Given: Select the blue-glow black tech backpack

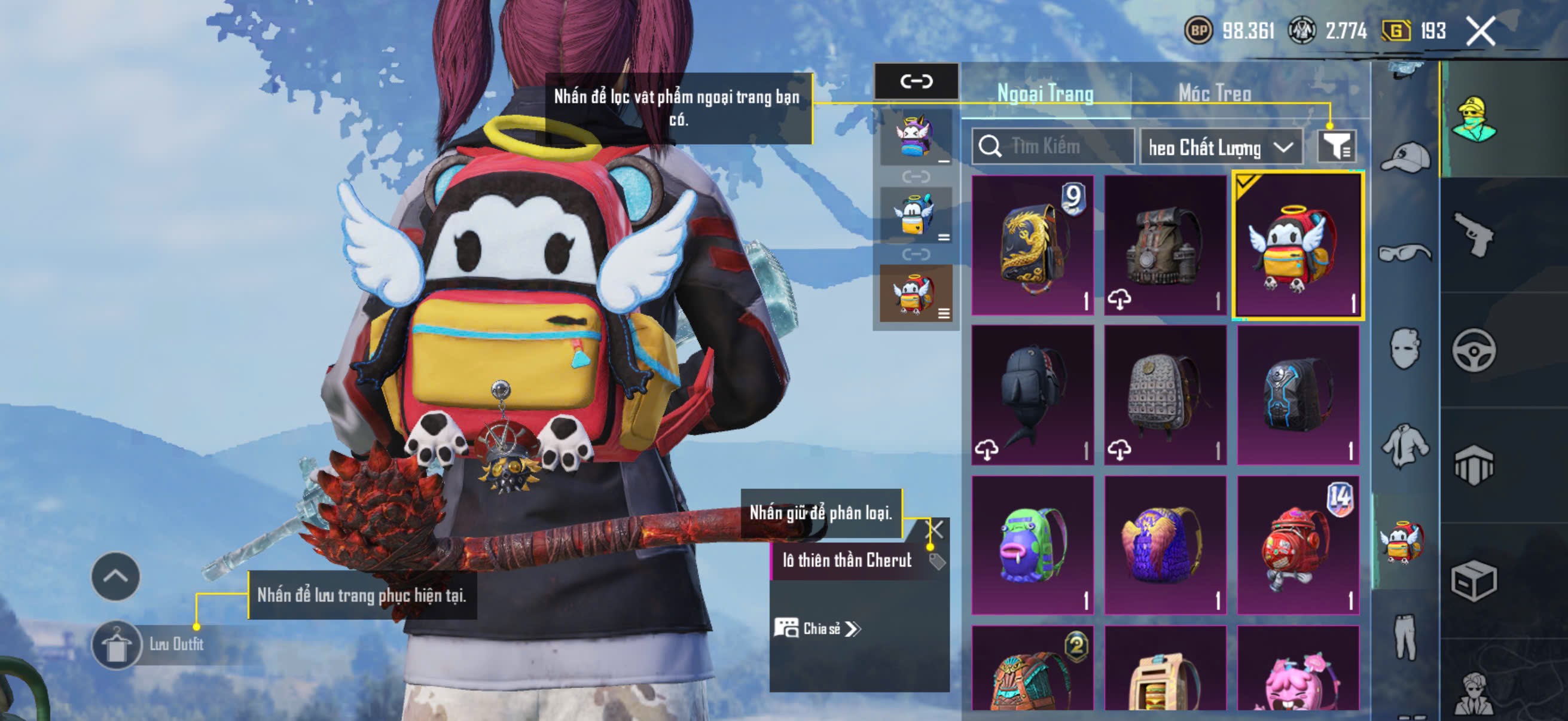Looking at the screenshot, I should 1298,395.
